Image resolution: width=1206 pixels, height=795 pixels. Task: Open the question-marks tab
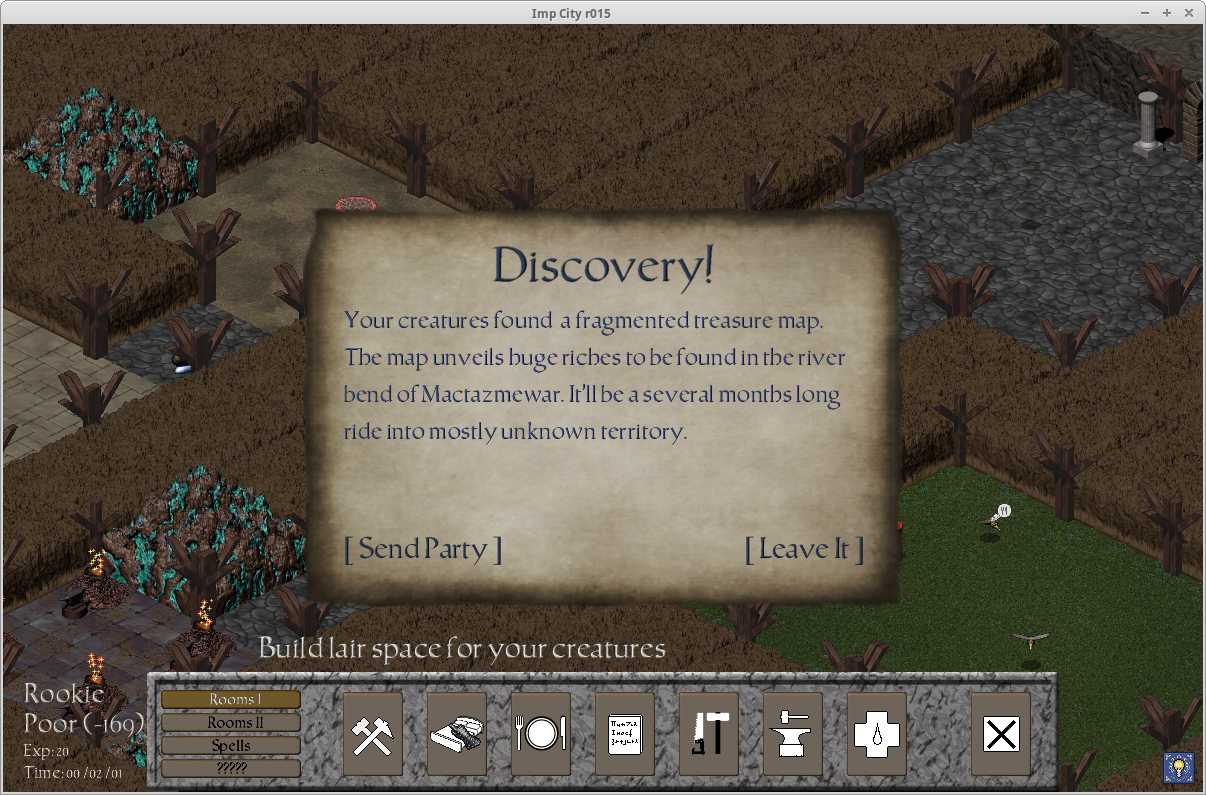pos(231,768)
